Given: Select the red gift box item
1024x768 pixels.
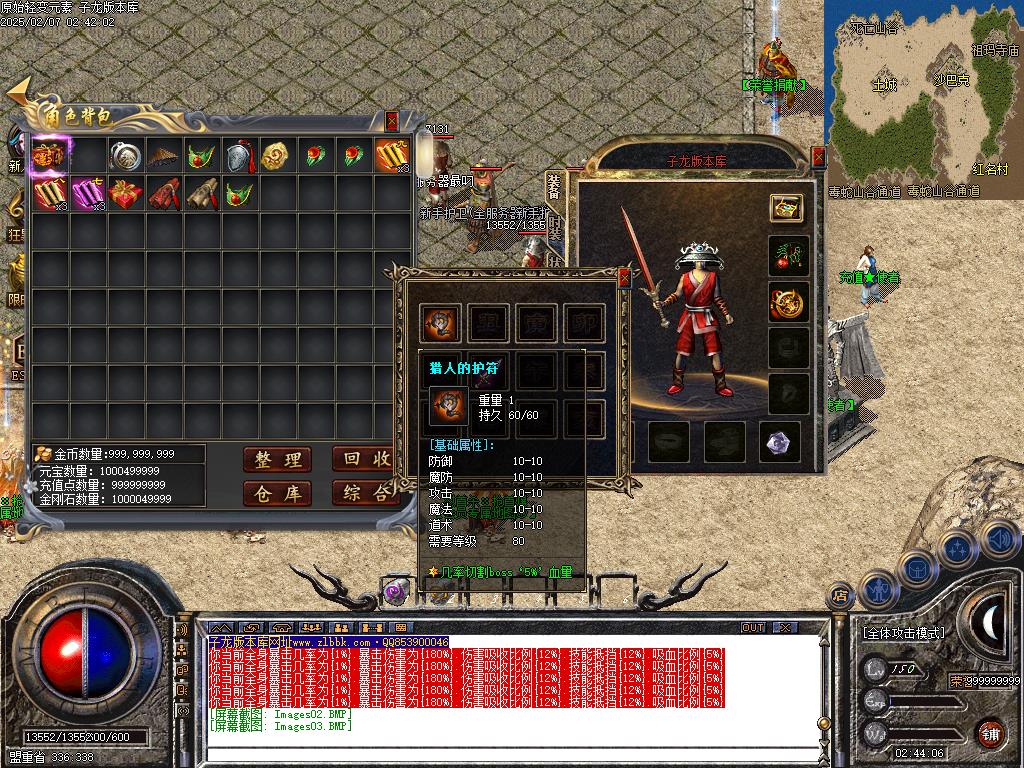Looking at the screenshot, I should click(x=125, y=194).
